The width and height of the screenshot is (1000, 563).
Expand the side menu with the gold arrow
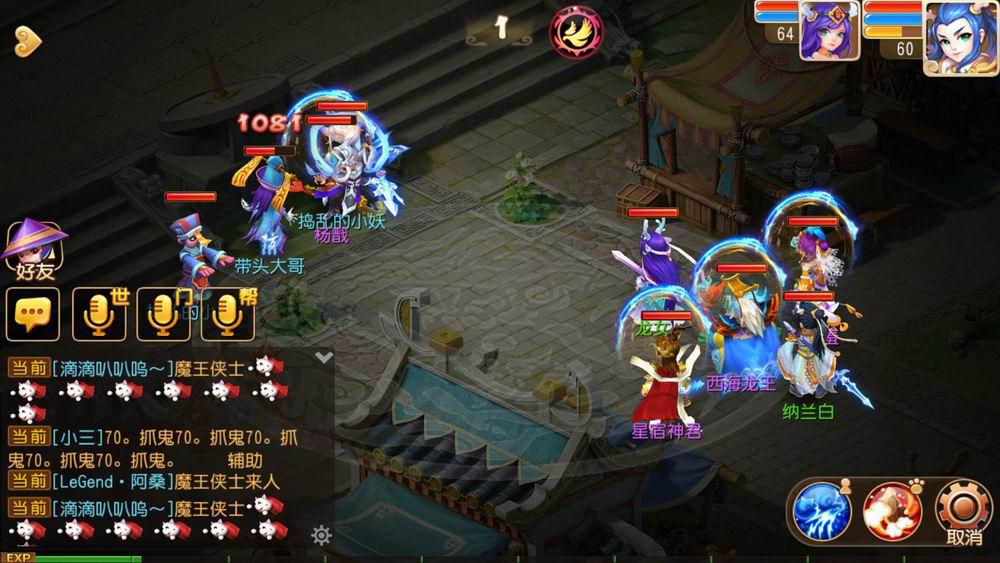coord(27,40)
